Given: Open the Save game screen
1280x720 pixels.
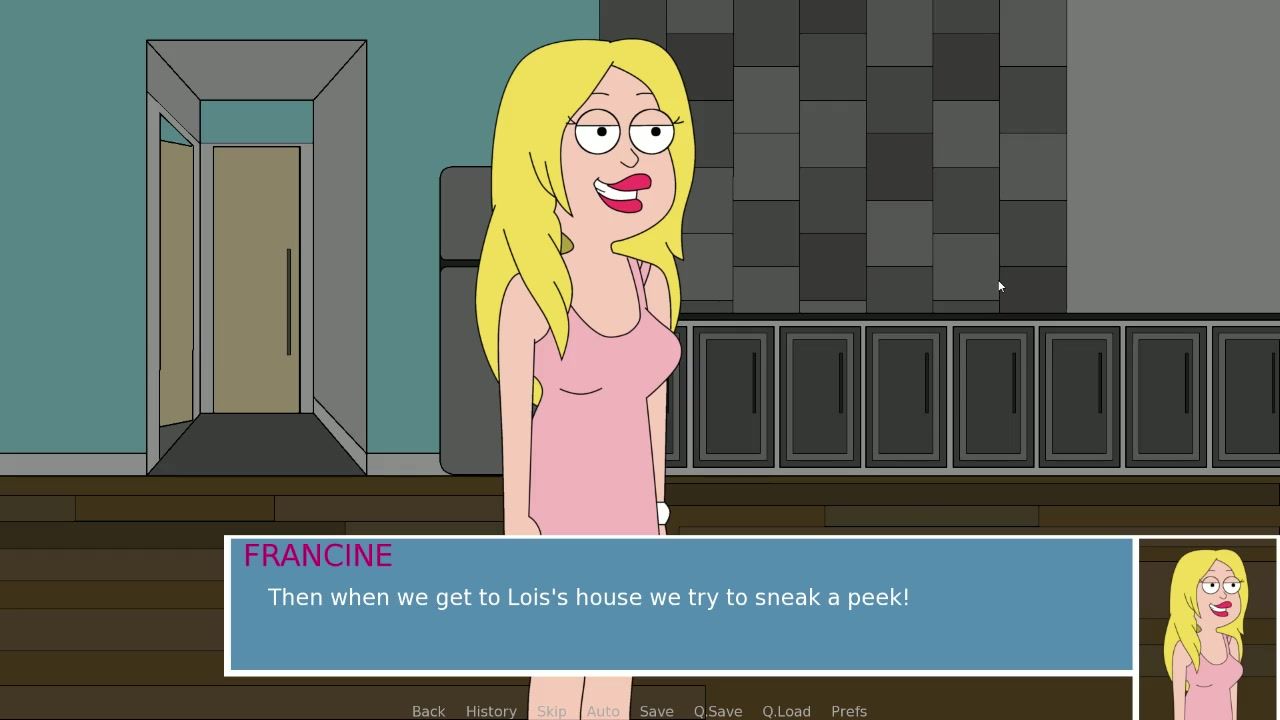Looking at the screenshot, I should [656, 711].
